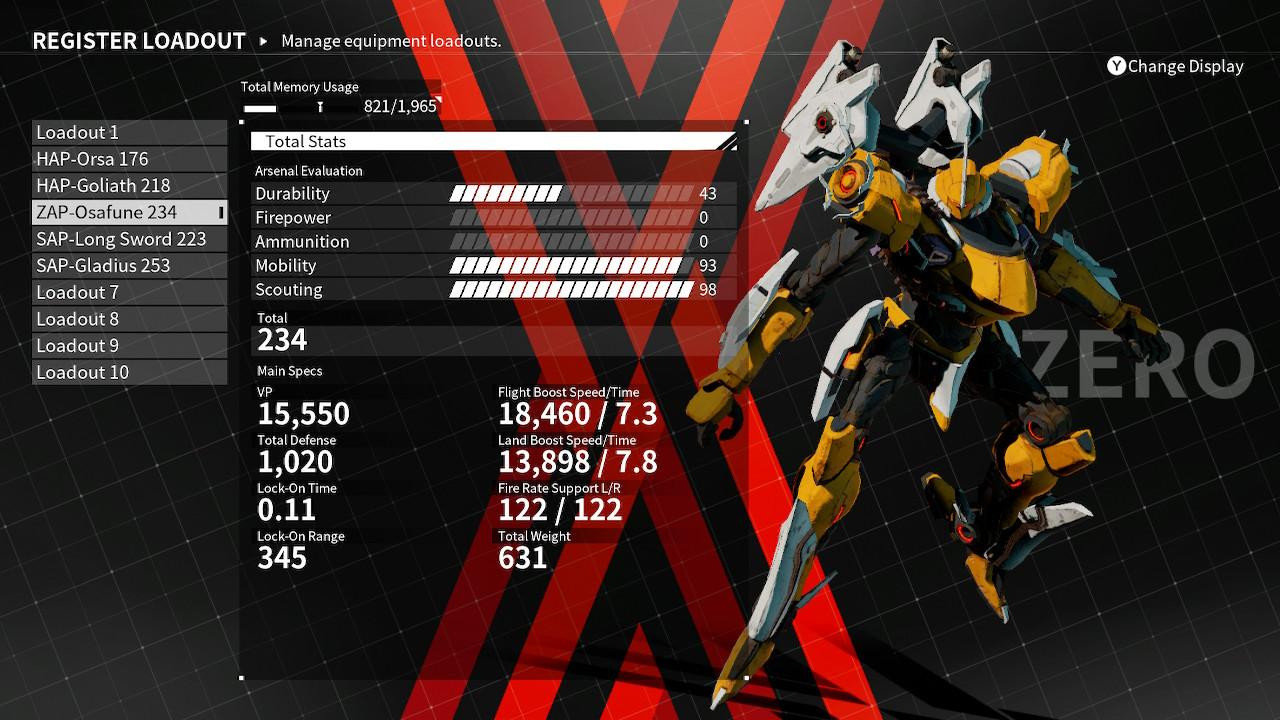Choose the HAP-Orsa 176 loadout
The image size is (1280, 720).
click(129, 159)
